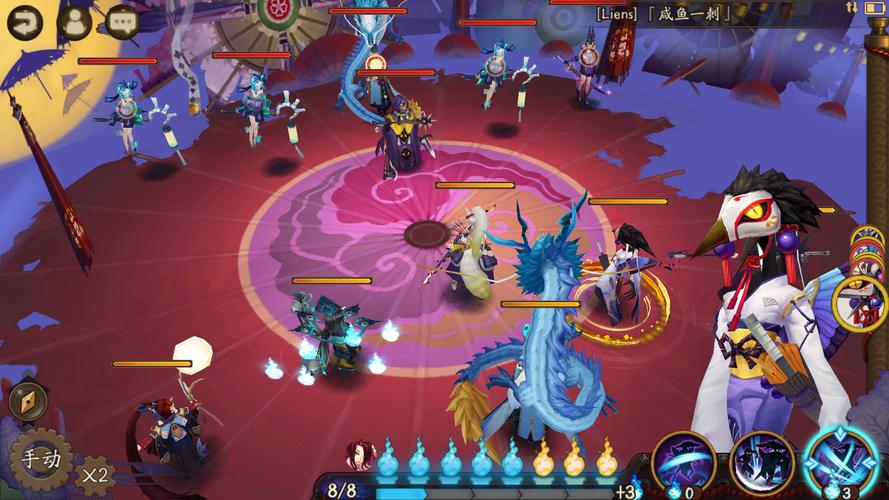Open the player profile silhouette icon
Image resolution: width=889 pixels, height=500 pixels.
[x=74, y=21]
